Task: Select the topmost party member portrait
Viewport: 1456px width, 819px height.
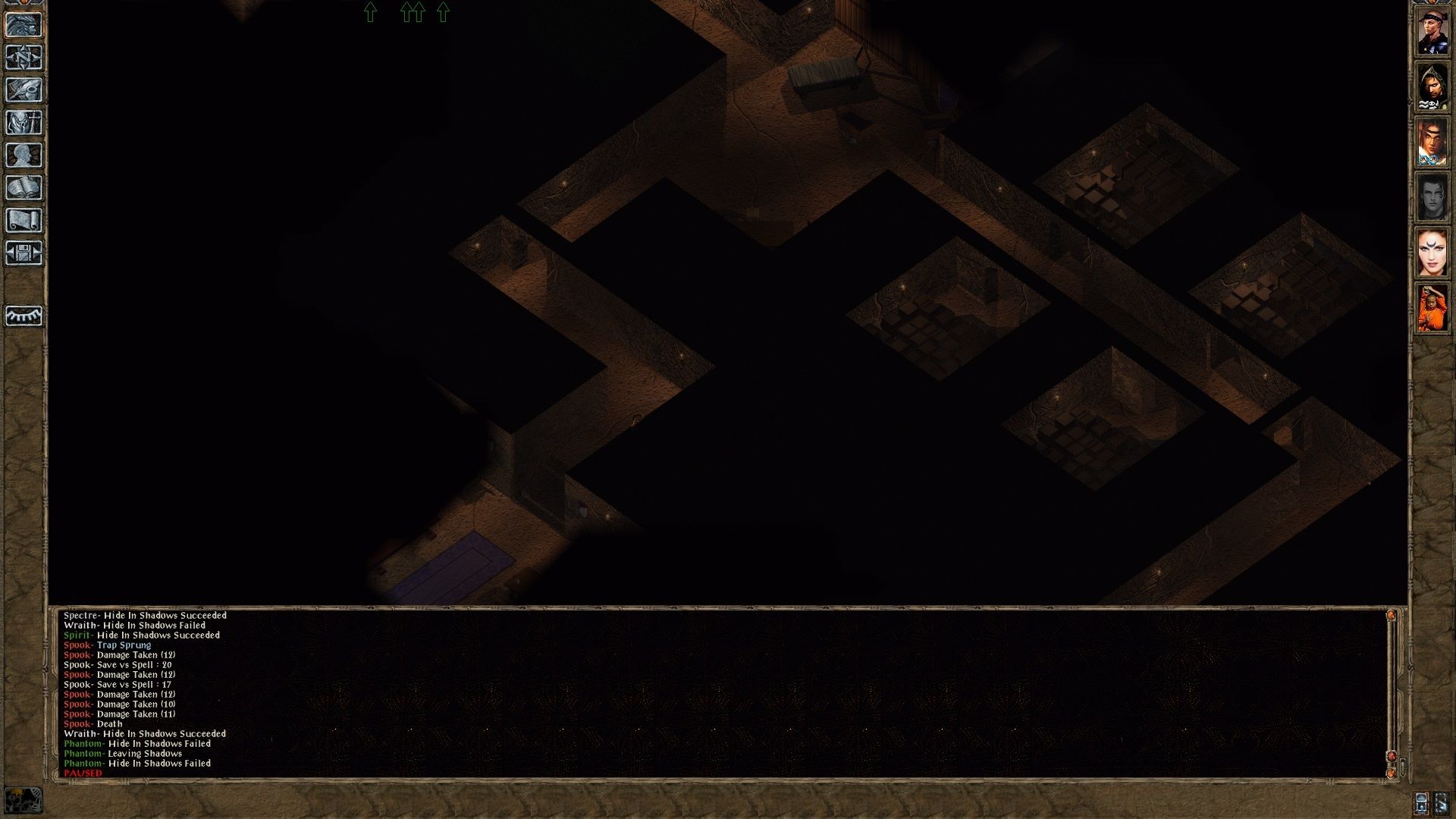Action: (x=1434, y=30)
